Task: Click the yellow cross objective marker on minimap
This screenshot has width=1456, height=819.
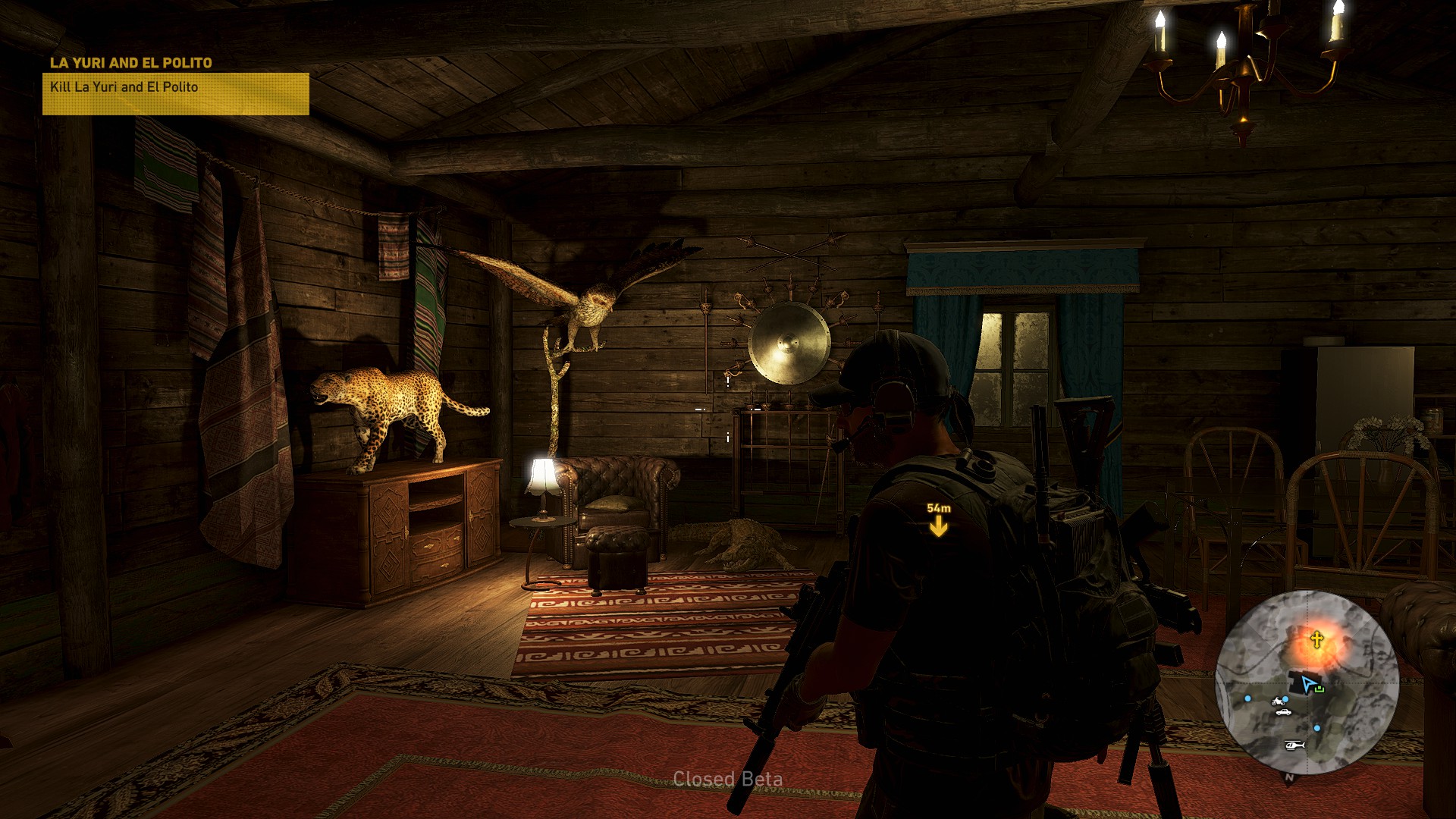Action: click(1317, 639)
